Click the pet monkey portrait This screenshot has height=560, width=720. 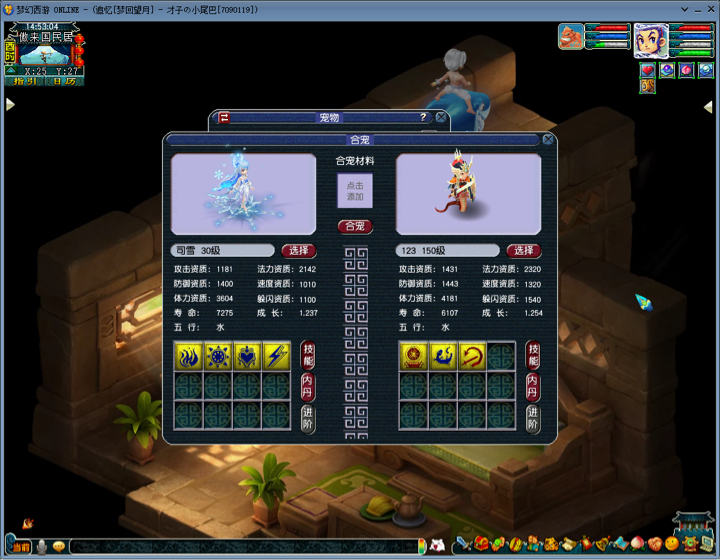(x=572, y=37)
